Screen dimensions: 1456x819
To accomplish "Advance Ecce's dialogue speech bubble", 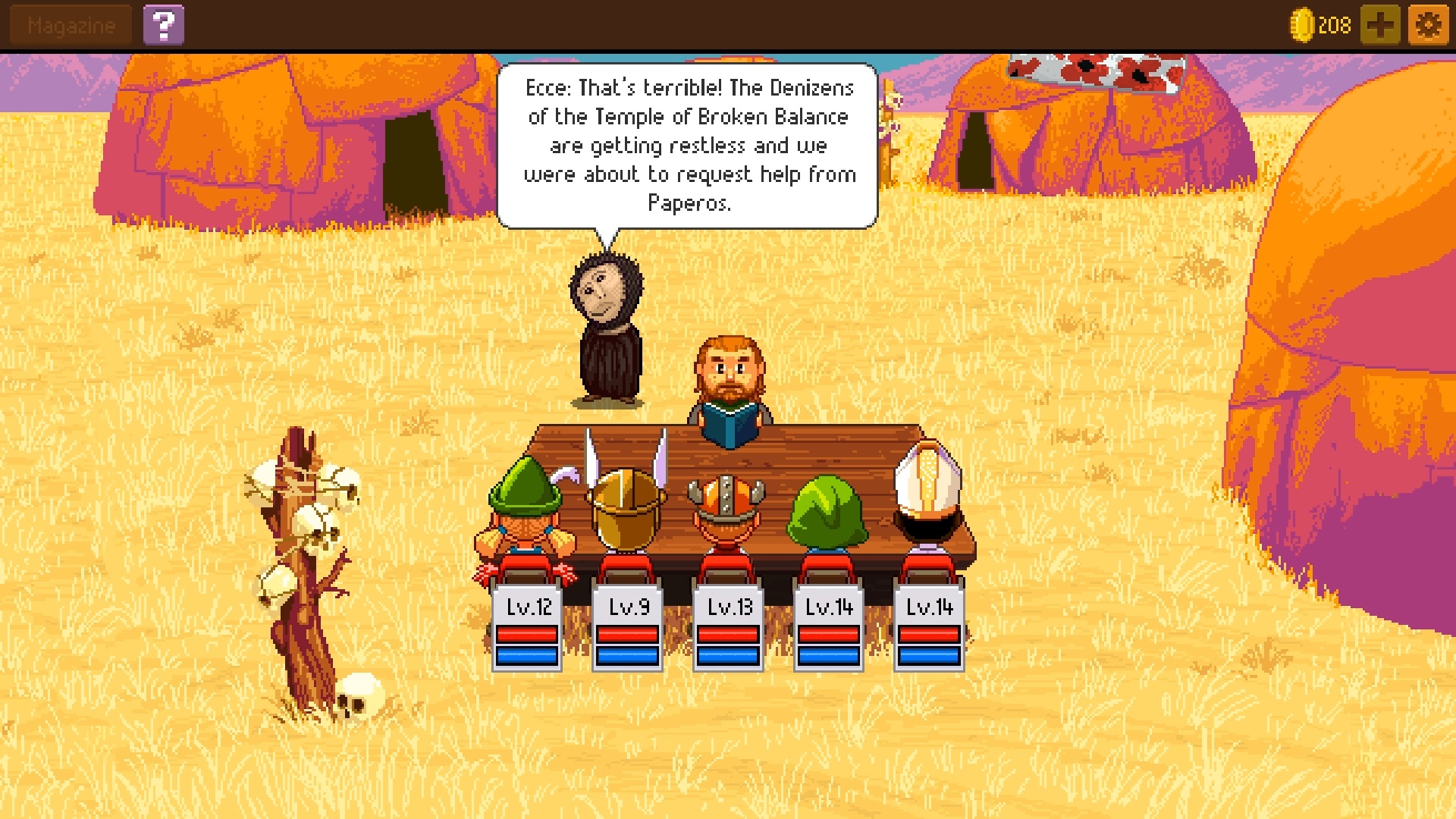I will click(688, 146).
